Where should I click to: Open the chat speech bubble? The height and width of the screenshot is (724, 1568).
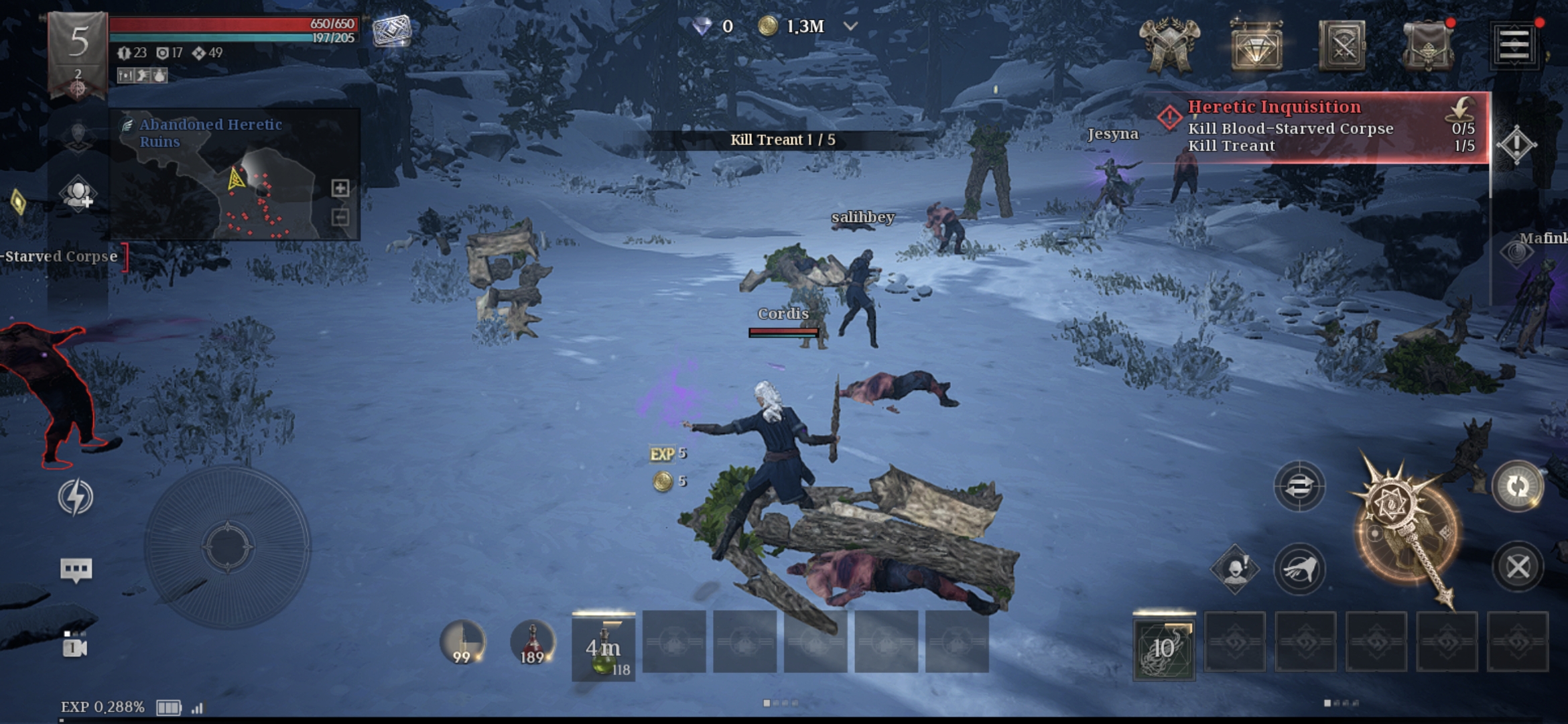[76, 570]
